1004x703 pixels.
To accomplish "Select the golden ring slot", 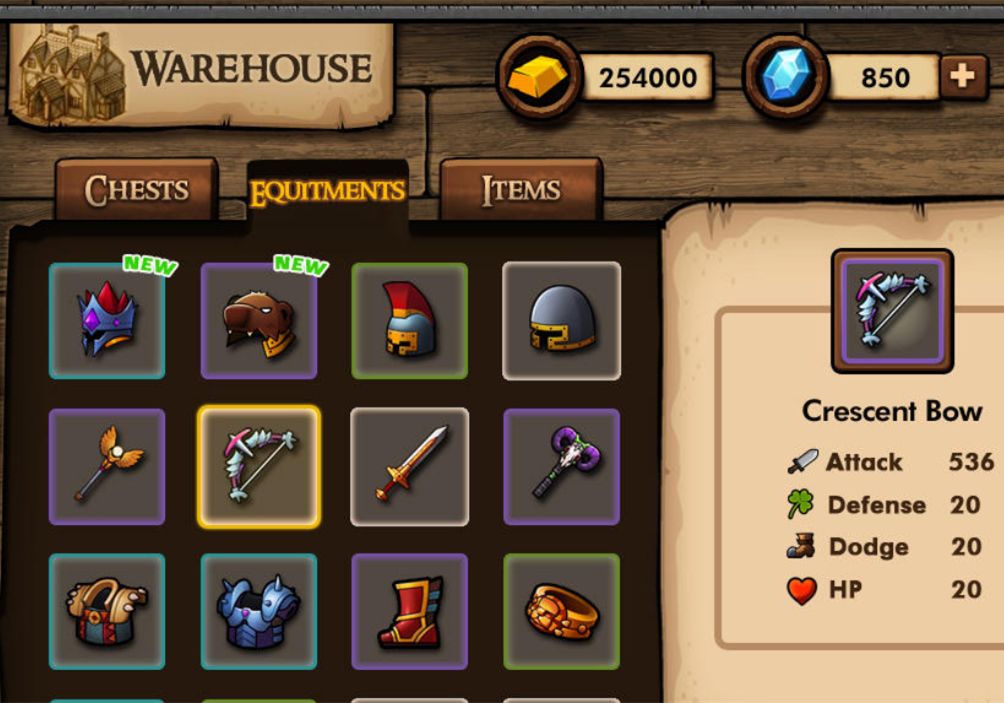I will point(561,611).
